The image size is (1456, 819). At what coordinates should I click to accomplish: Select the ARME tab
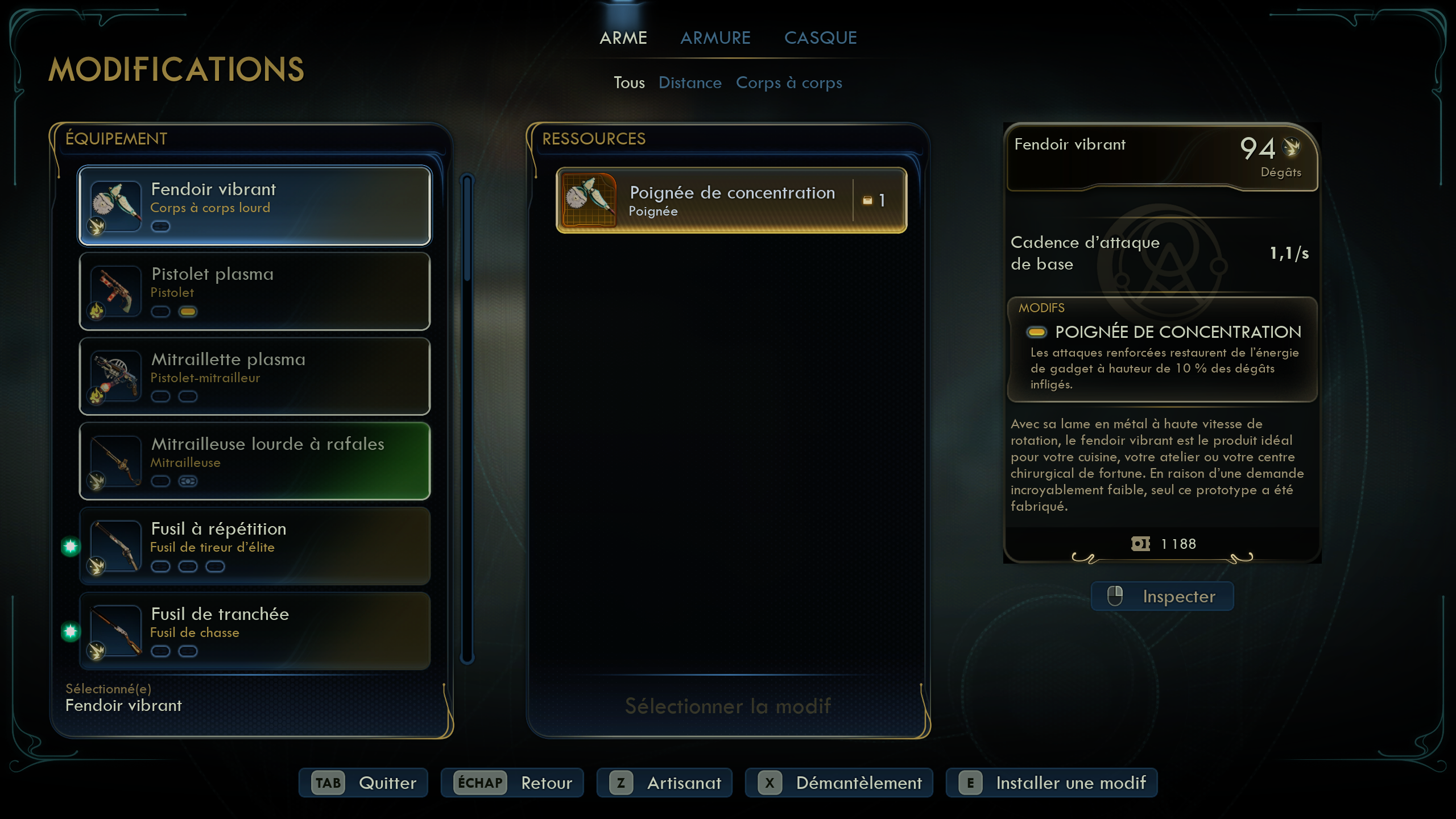[x=623, y=38]
